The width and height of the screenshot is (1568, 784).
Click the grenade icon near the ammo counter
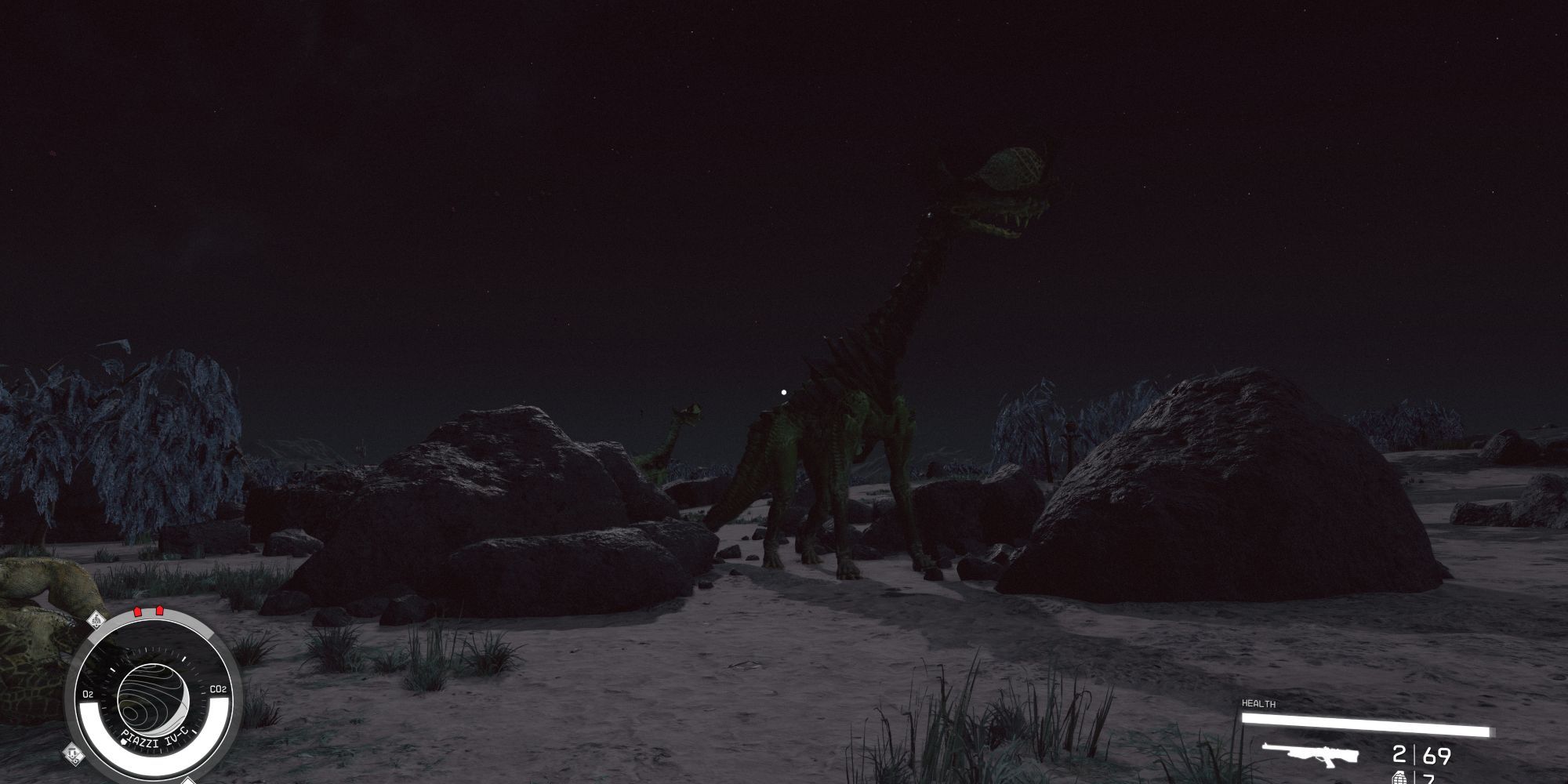[x=1399, y=778]
